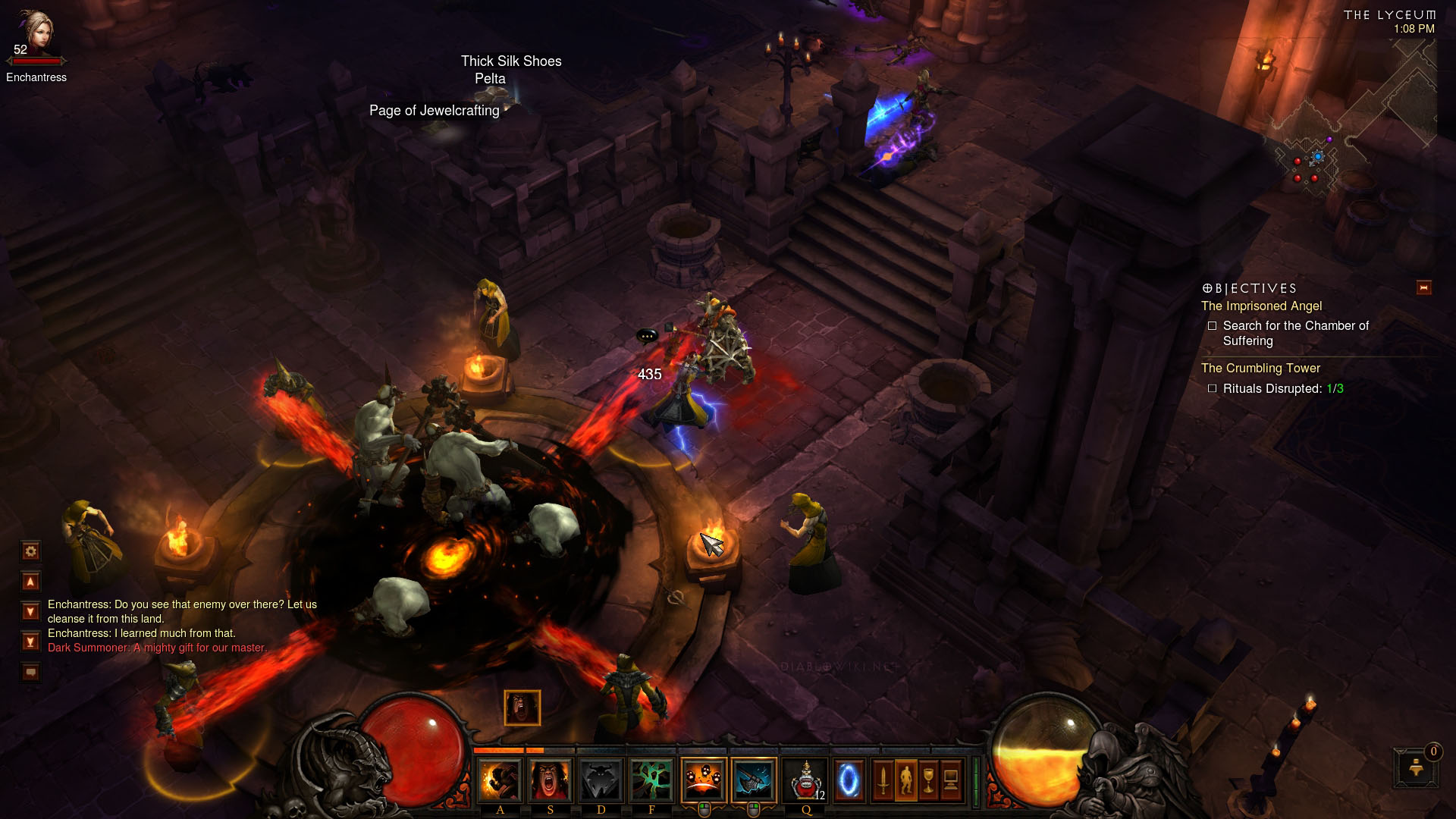
Task: Select the three flaming skulls skill
Action: point(703,780)
